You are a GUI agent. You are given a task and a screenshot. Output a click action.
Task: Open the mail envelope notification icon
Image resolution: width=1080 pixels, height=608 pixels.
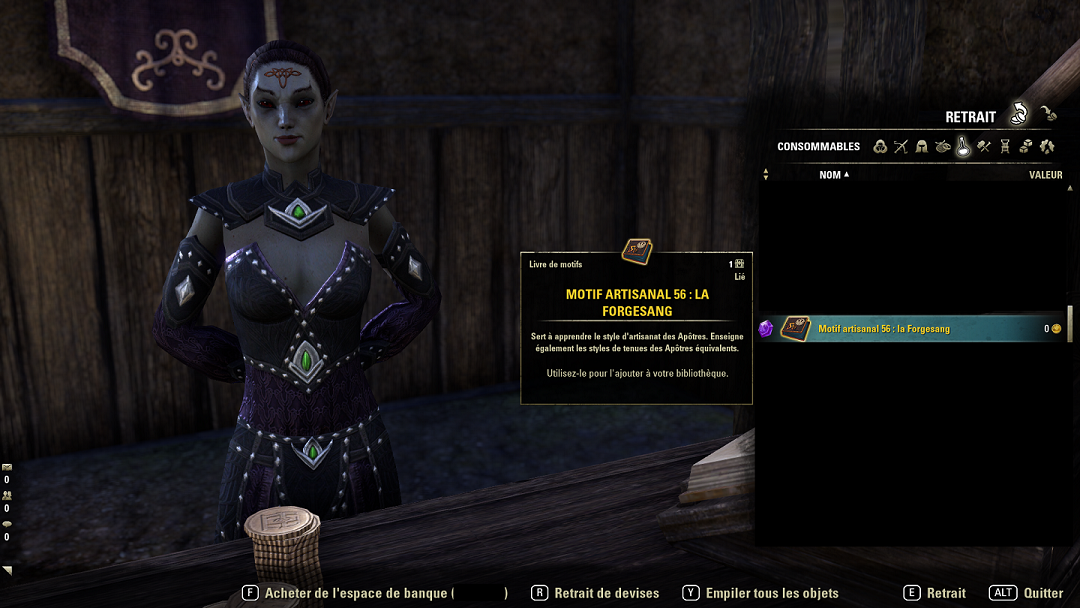pyautogui.click(x=7, y=467)
